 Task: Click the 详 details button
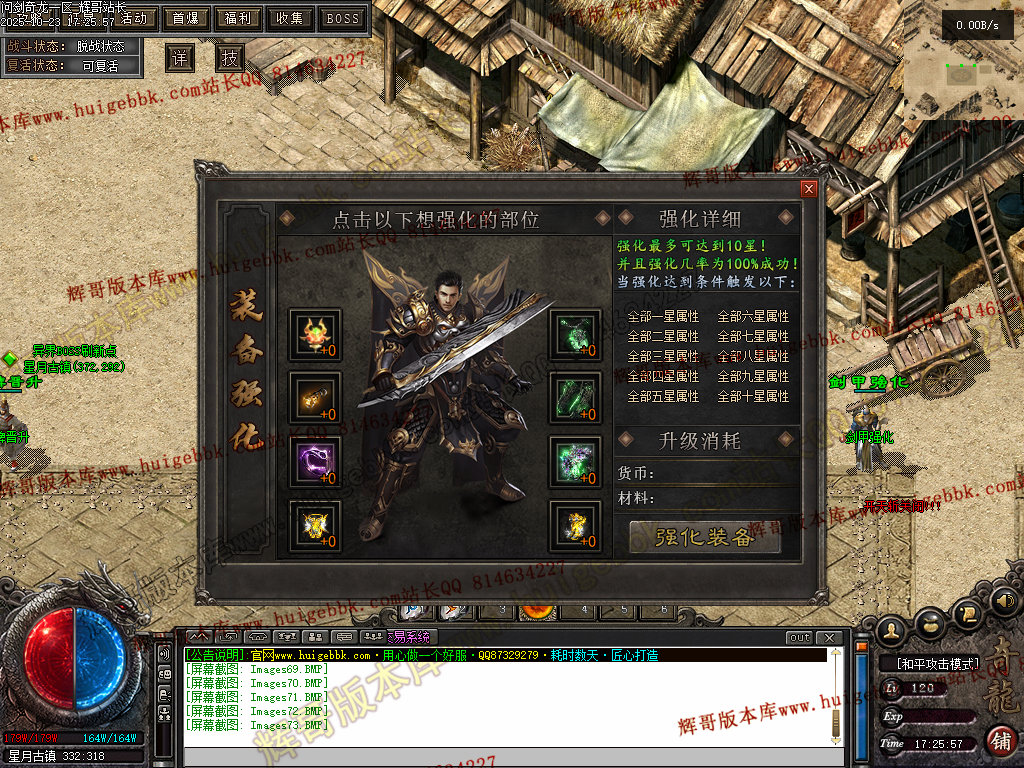click(179, 58)
